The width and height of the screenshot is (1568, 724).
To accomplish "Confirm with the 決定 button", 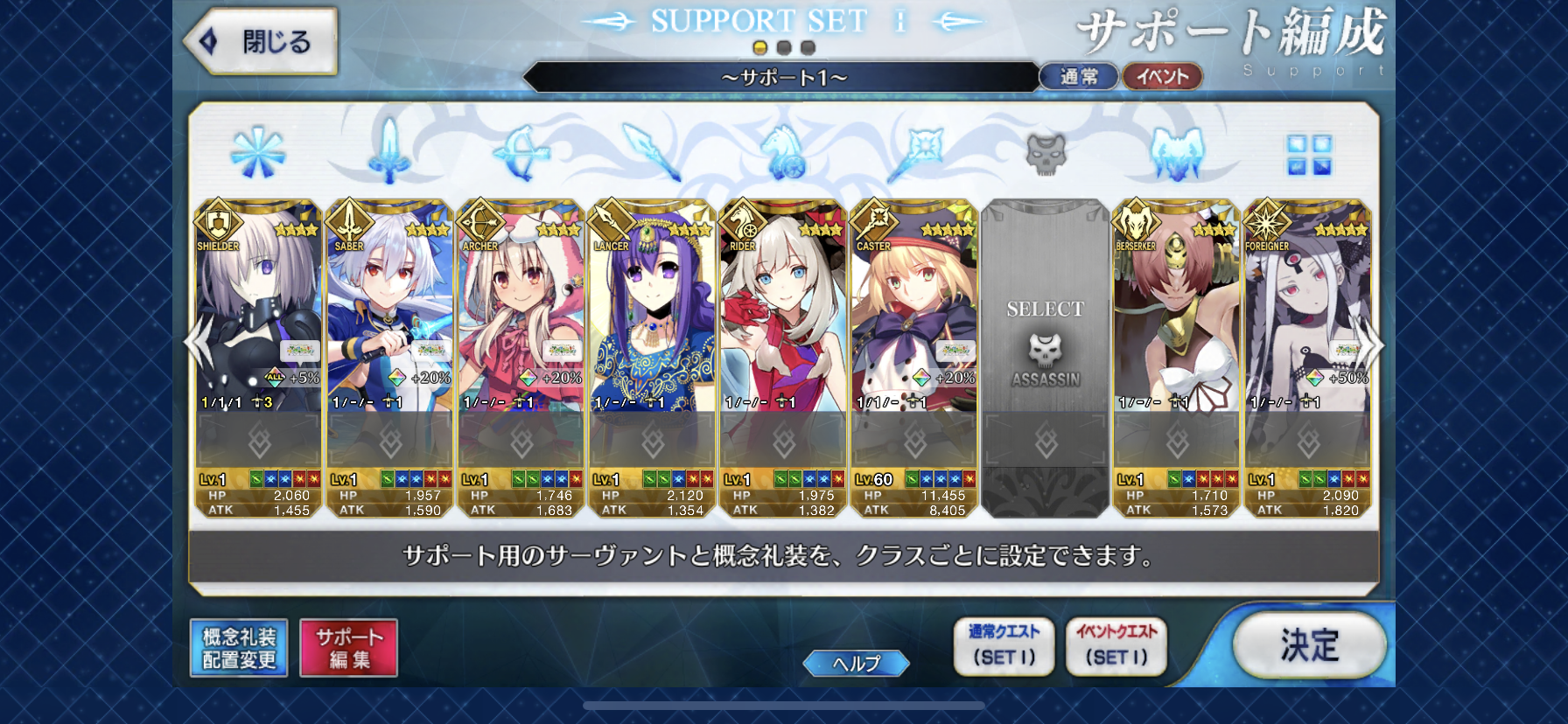I will coord(1309,646).
